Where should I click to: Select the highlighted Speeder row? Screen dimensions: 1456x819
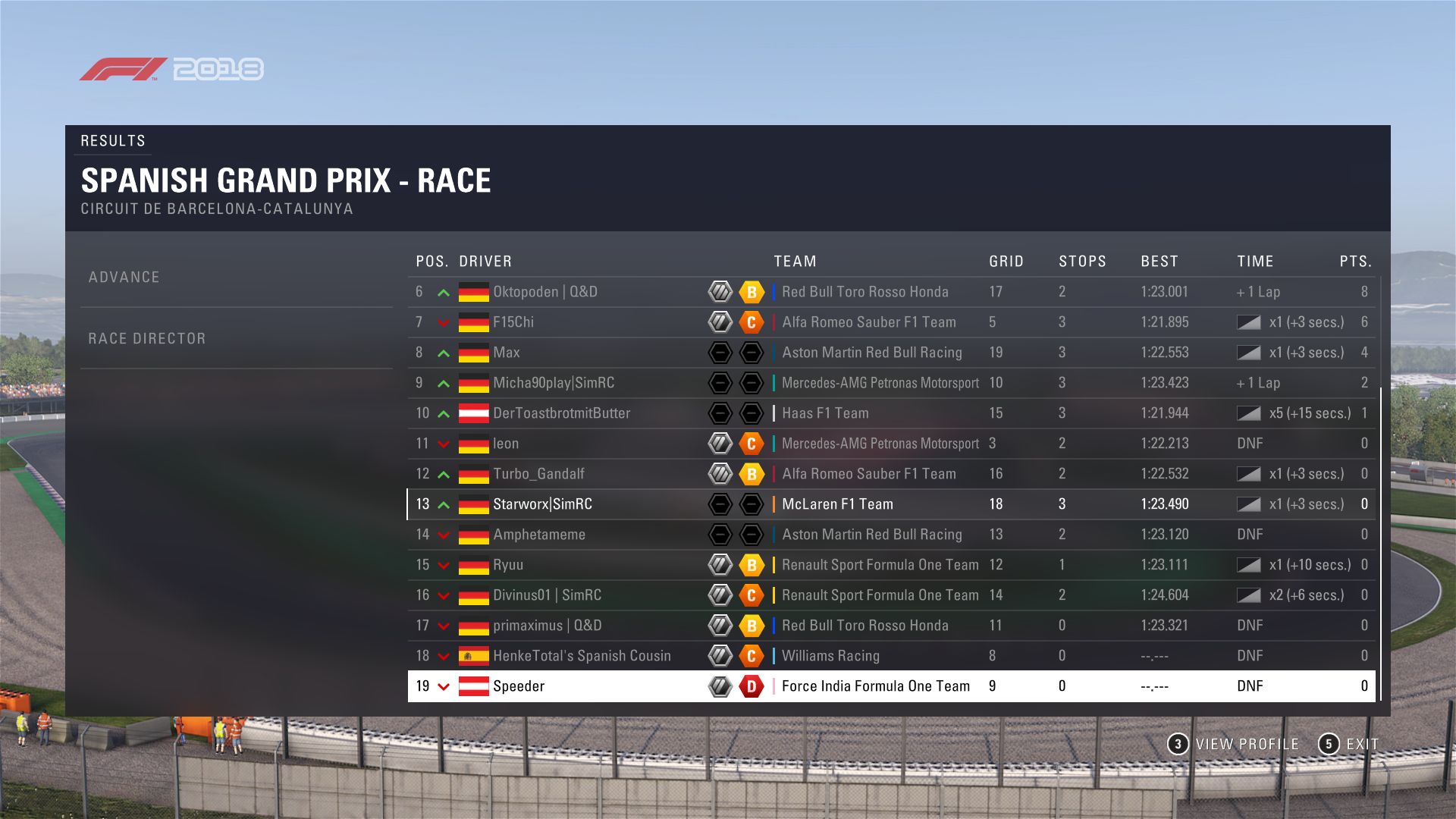point(519,686)
